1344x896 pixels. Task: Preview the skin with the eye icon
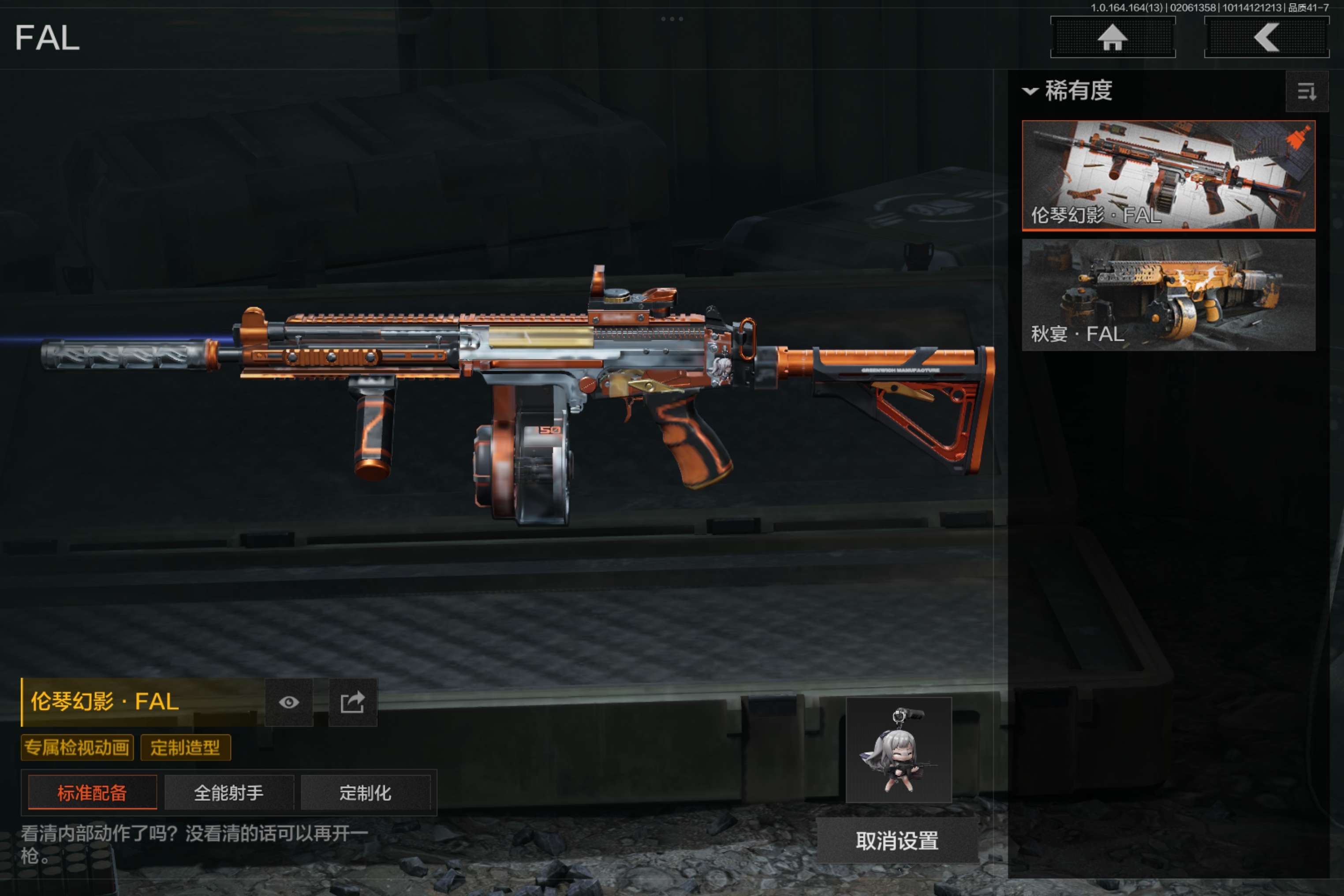[288, 702]
